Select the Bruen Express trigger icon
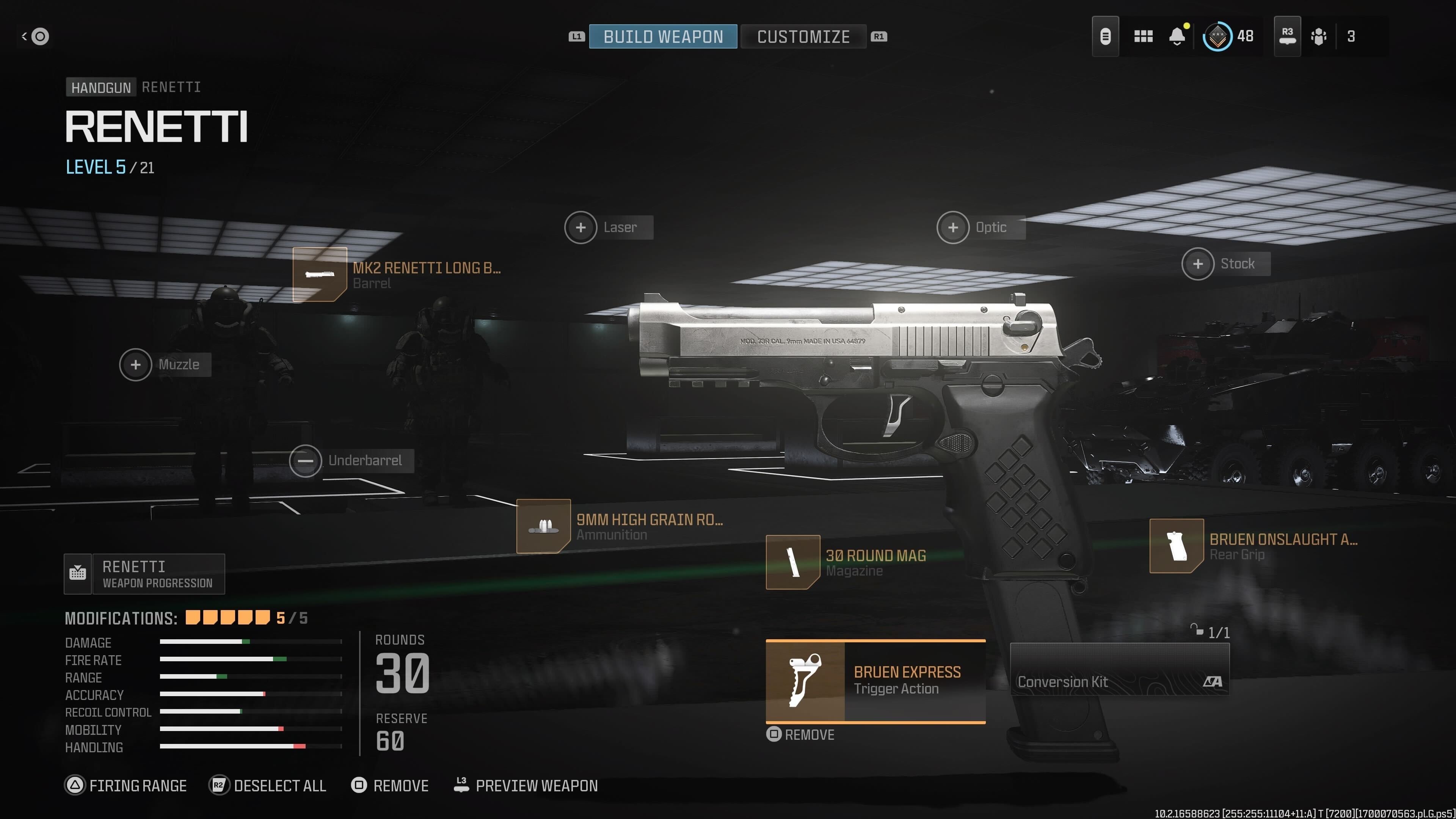Viewport: 1456px width, 819px height. [805, 682]
